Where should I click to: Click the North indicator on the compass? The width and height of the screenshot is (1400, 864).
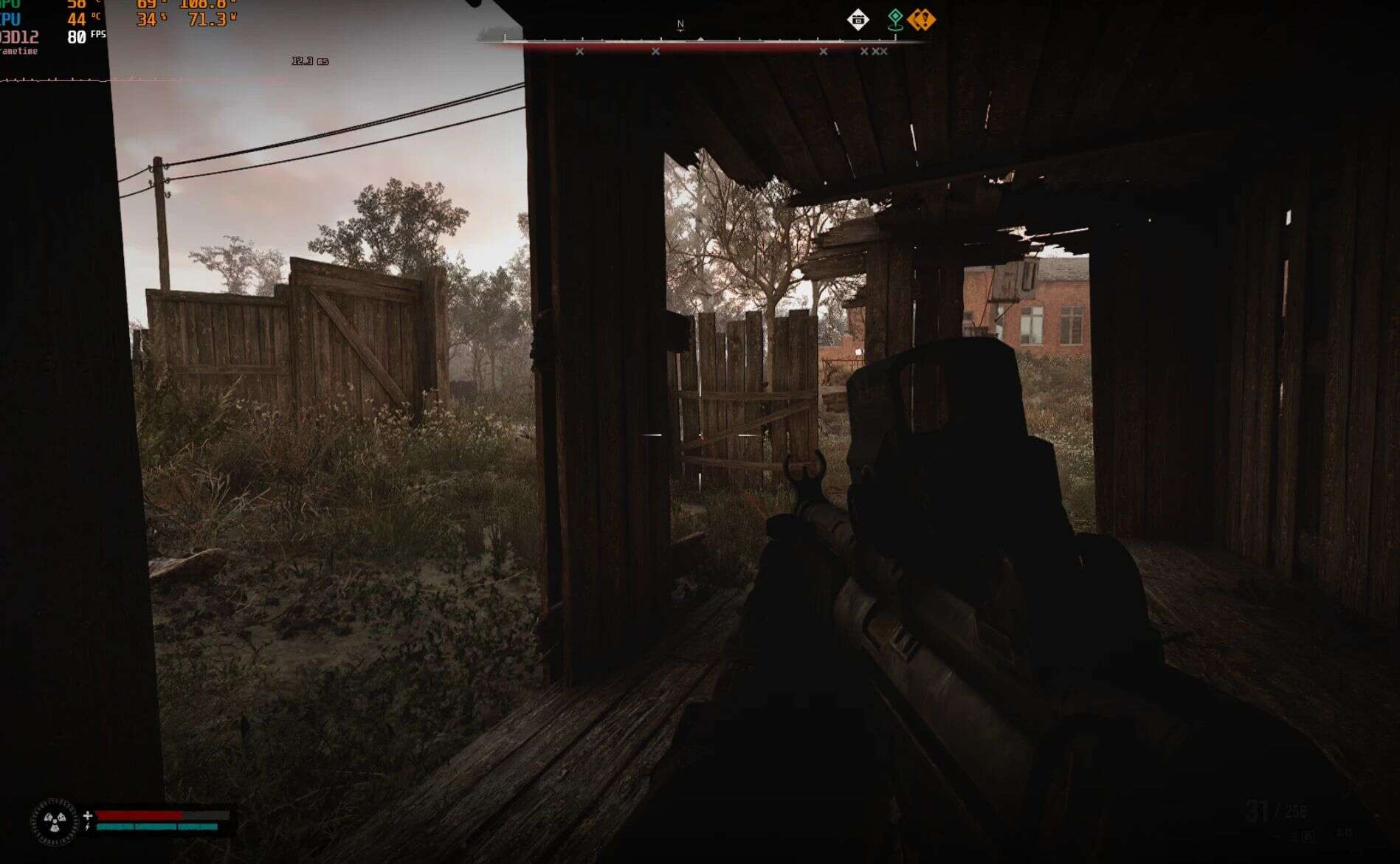(680, 24)
